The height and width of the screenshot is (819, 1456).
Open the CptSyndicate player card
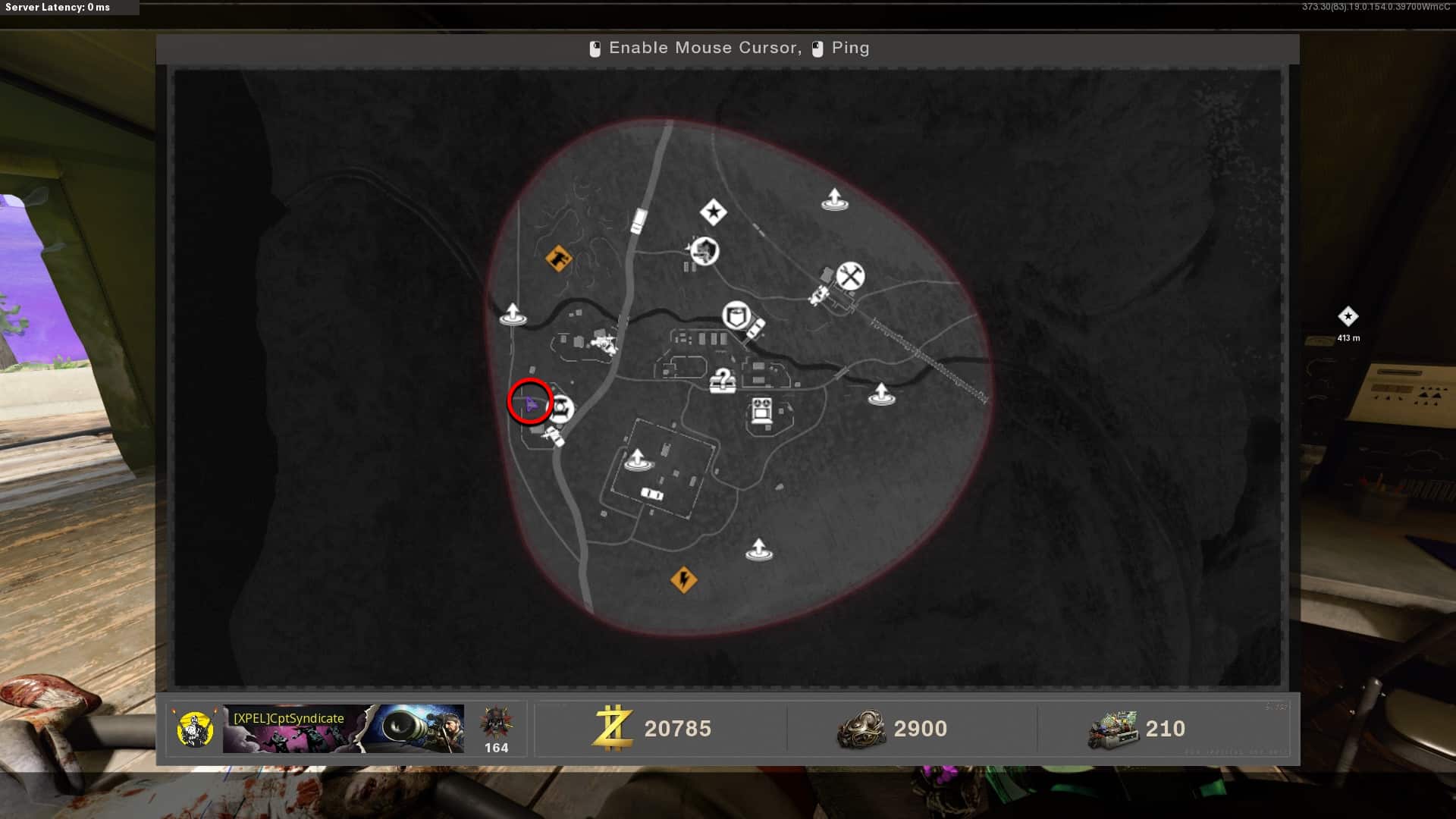(343, 728)
